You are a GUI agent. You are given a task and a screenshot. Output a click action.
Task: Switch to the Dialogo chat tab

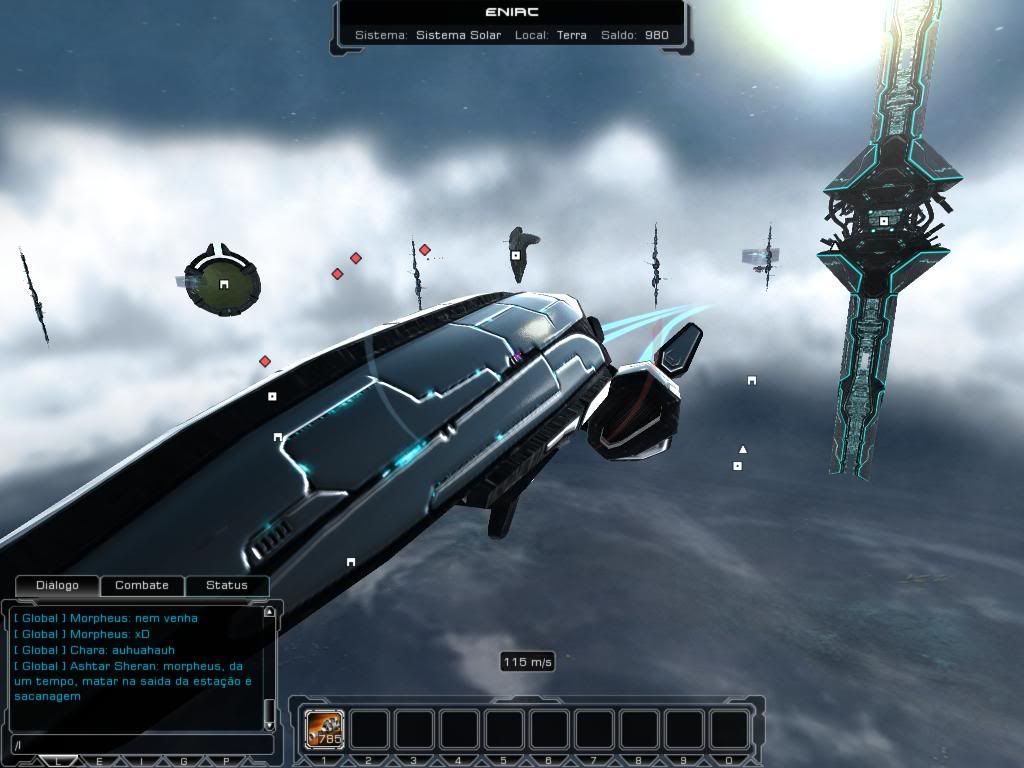click(x=57, y=585)
